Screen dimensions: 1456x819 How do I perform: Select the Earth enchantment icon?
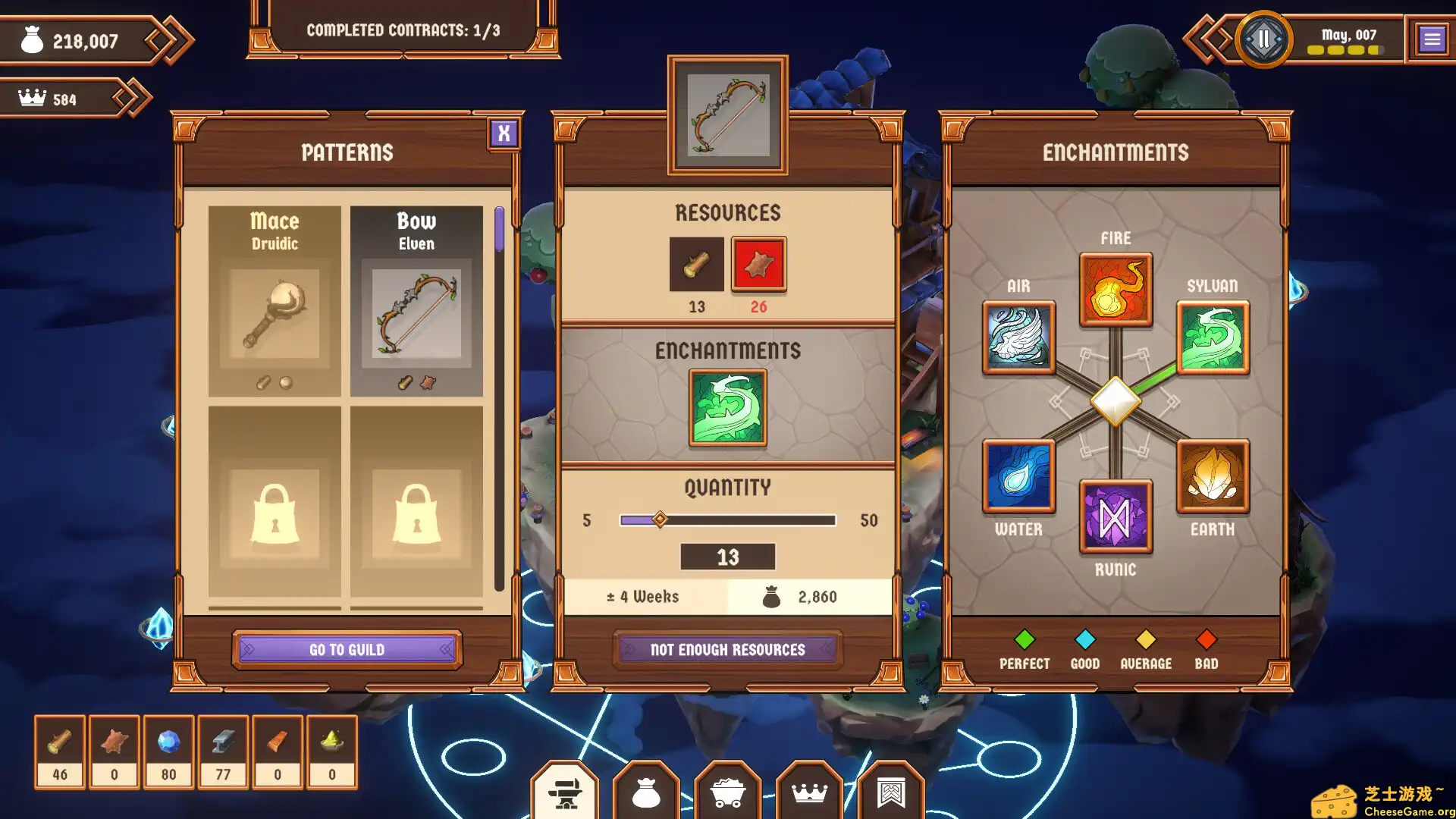click(1213, 477)
